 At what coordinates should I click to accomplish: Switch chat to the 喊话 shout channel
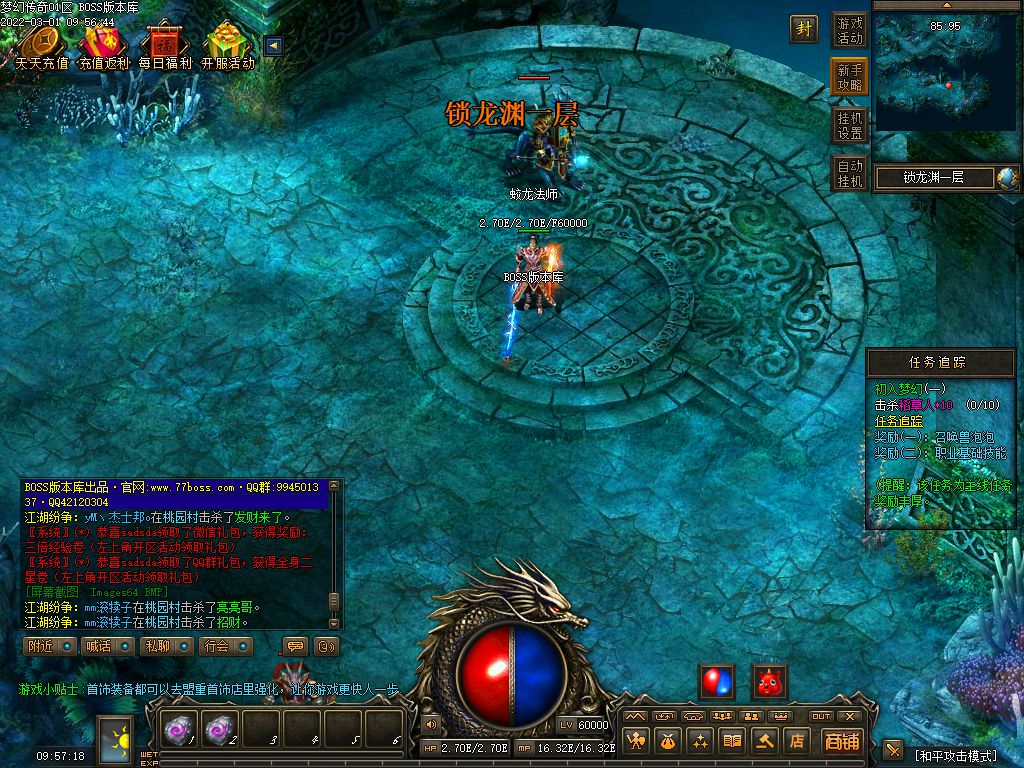tap(107, 646)
